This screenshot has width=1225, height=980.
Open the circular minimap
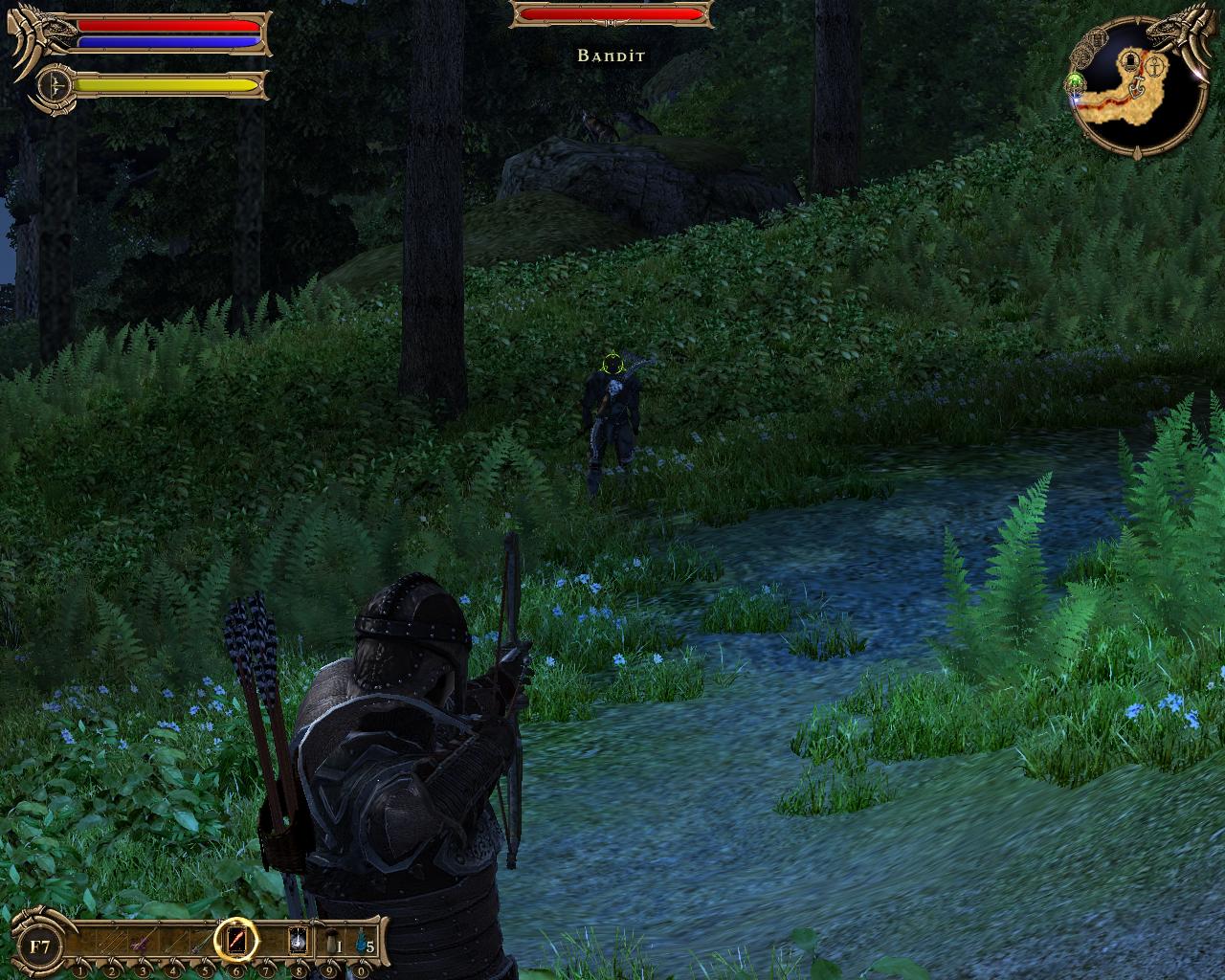(x=1139, y=89)
